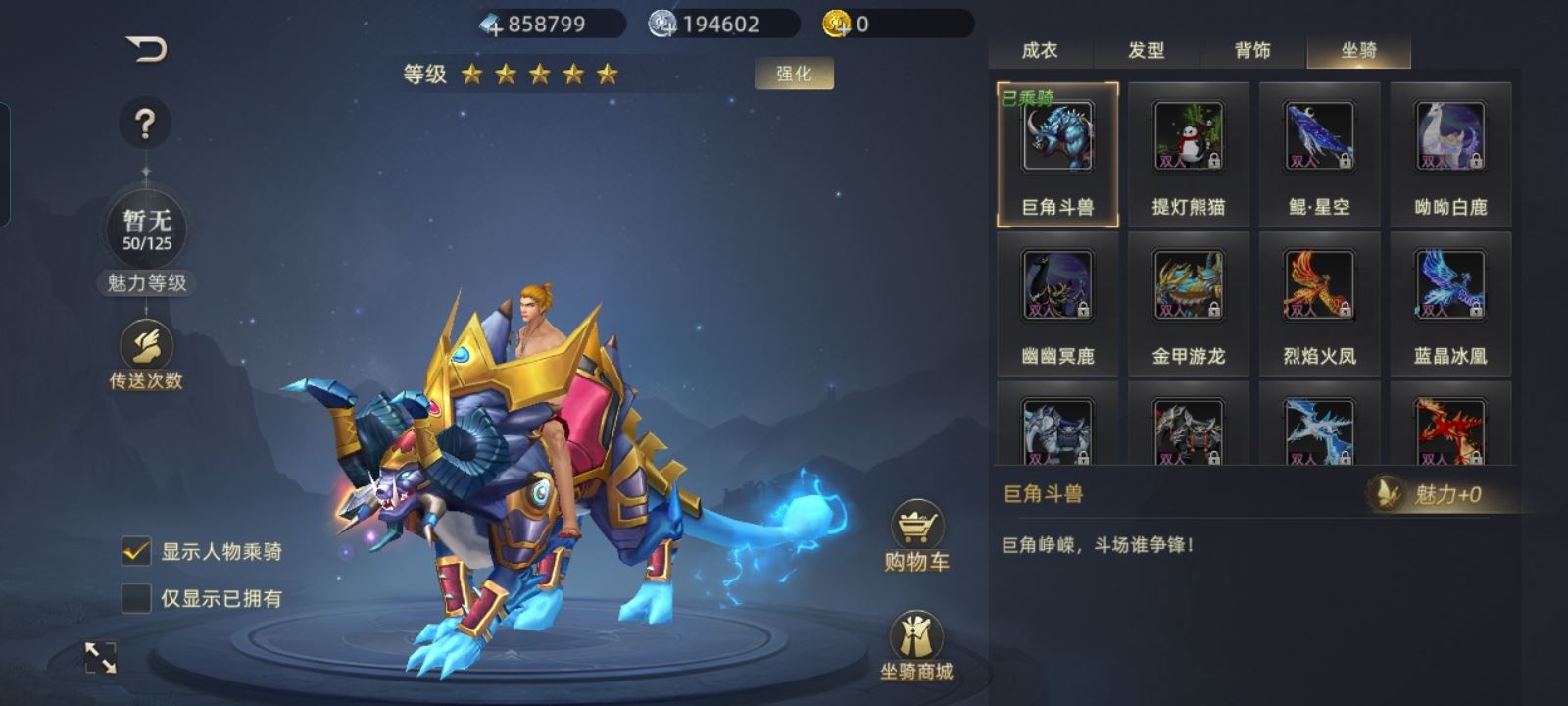The width and height of the screenshot is (1568, 706).
Task: Select the 金甲游龙 dragon mount
Action: (x=1188, y=303)
